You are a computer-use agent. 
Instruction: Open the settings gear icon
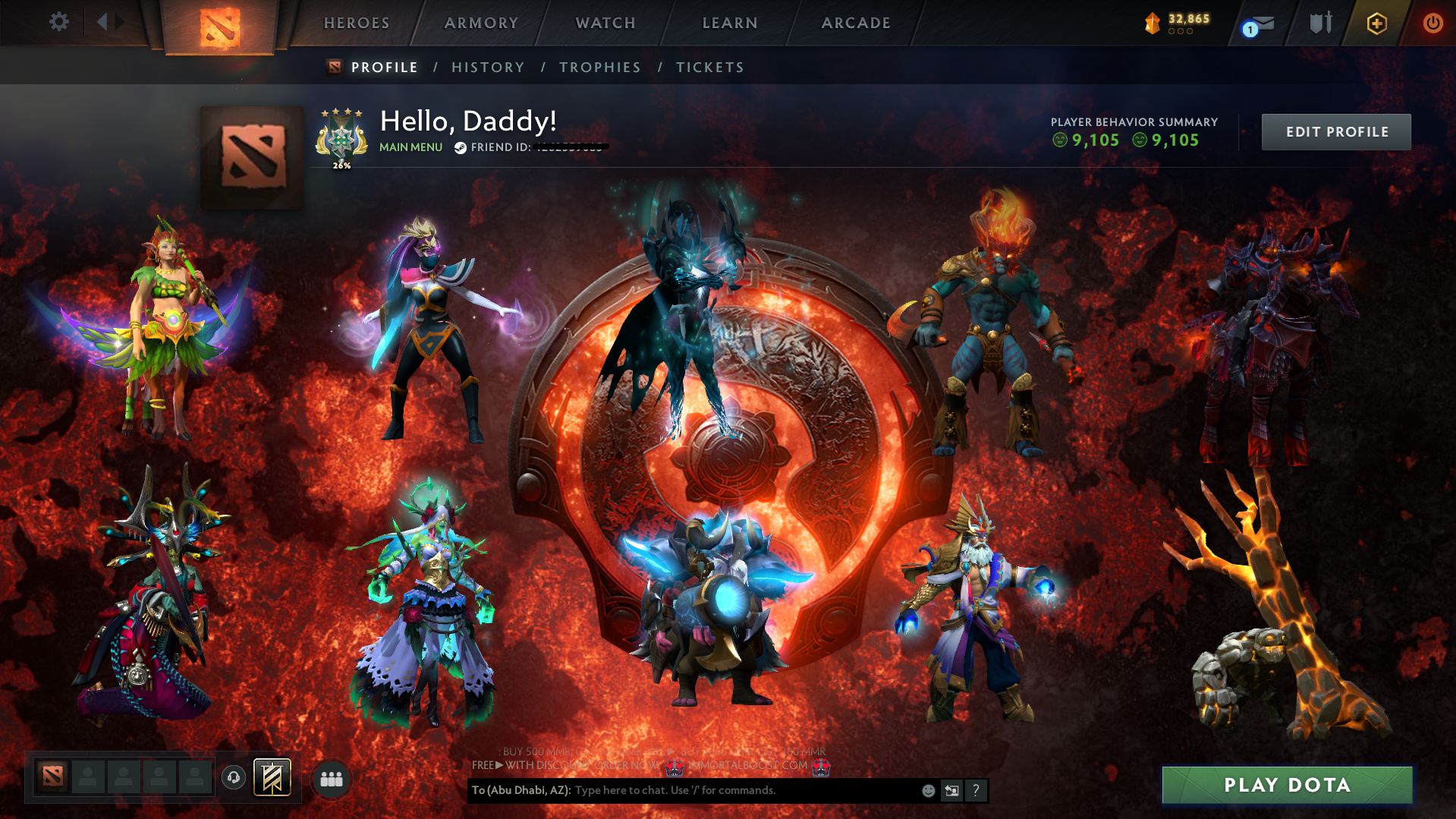[x=58, y=23]
